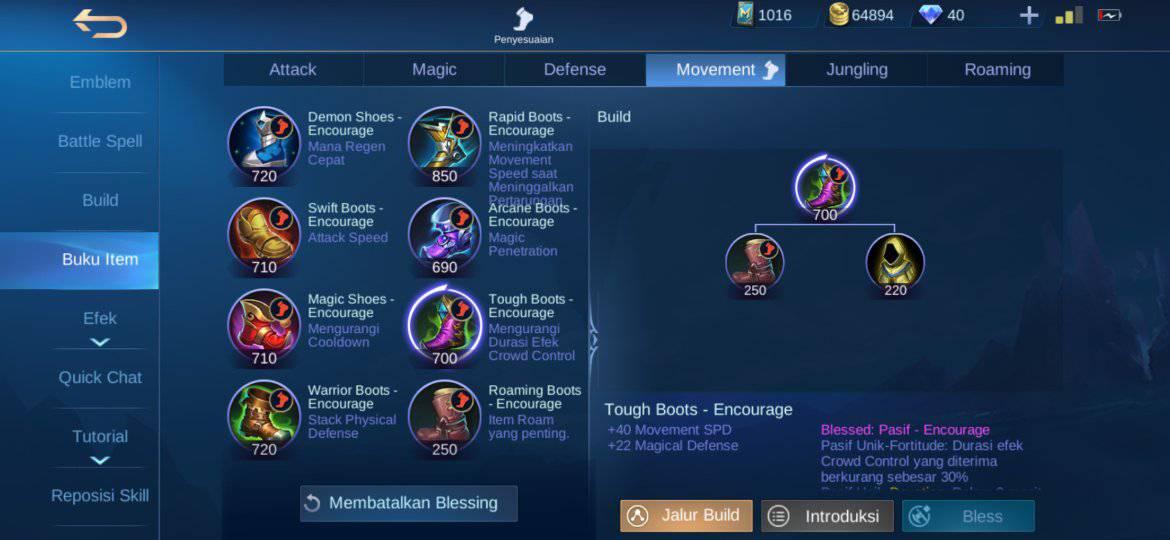This screenshot has width=1170, height=540.
Task: Open the Reposisi Skill menu
Action: pyautogui.click(x=100, y=495)
